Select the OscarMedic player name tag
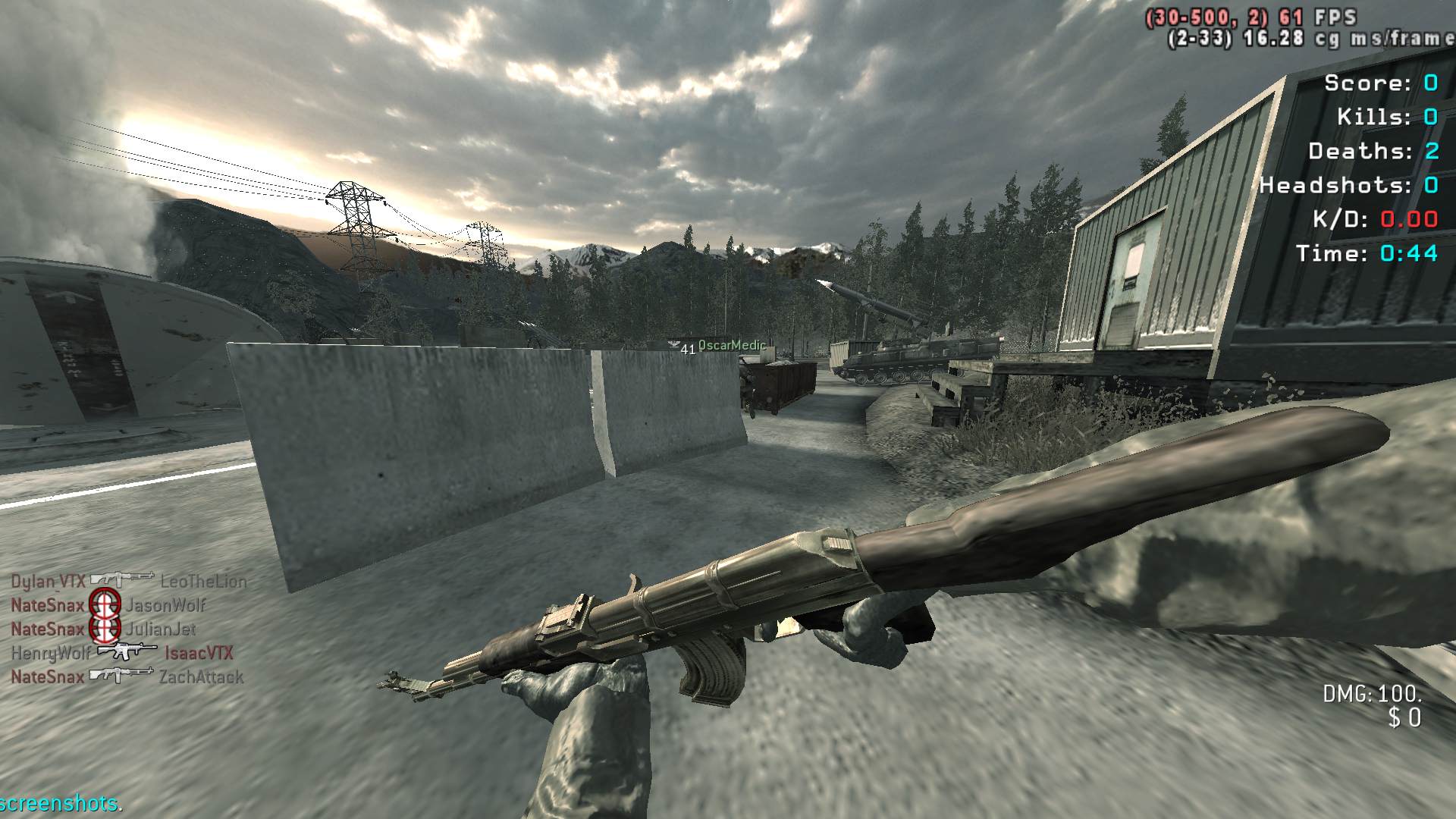Viewport: 1456px width, 819px height. [x=732, y=345]
